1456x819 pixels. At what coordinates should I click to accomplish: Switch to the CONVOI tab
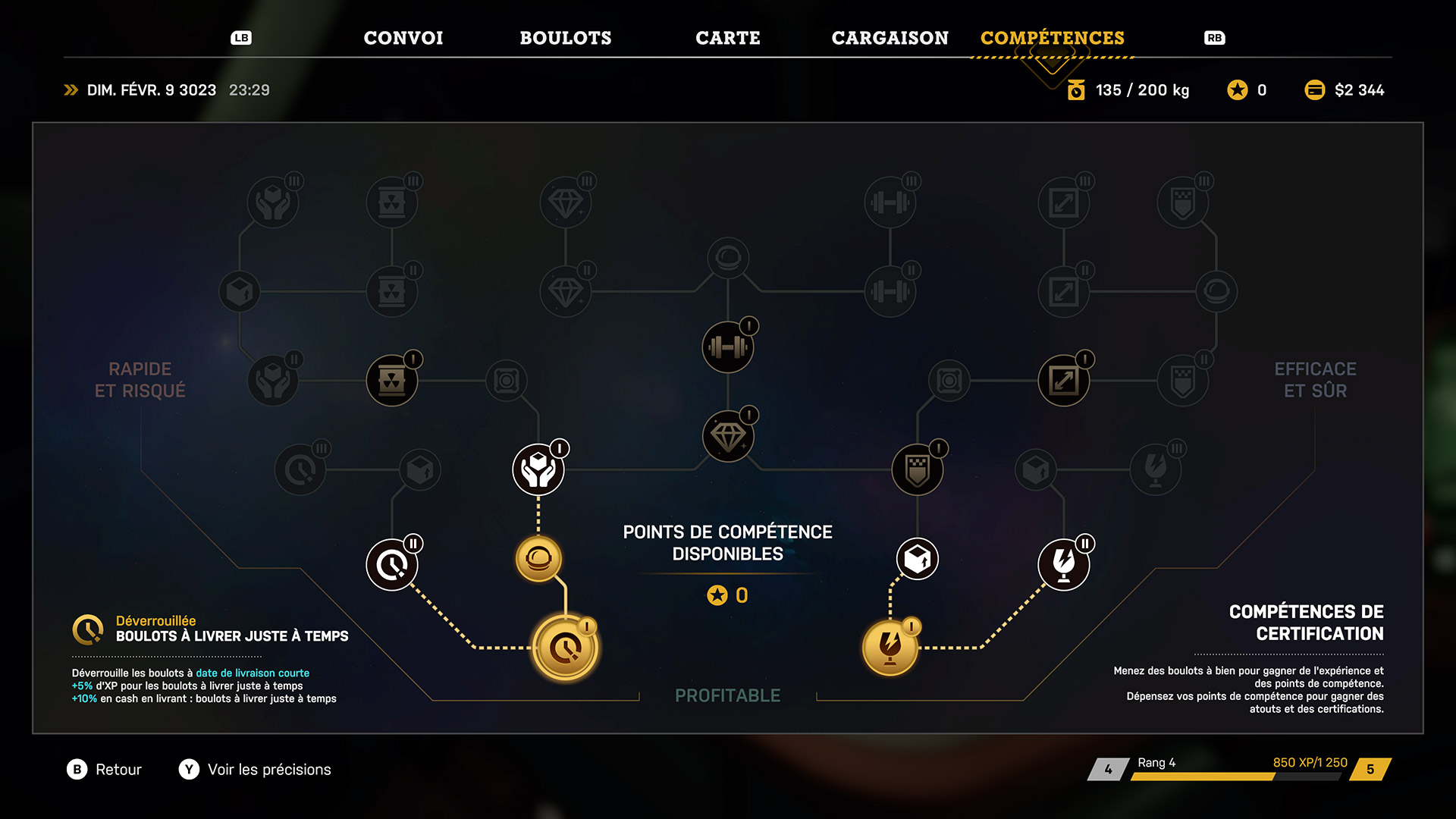pos(403,38)
